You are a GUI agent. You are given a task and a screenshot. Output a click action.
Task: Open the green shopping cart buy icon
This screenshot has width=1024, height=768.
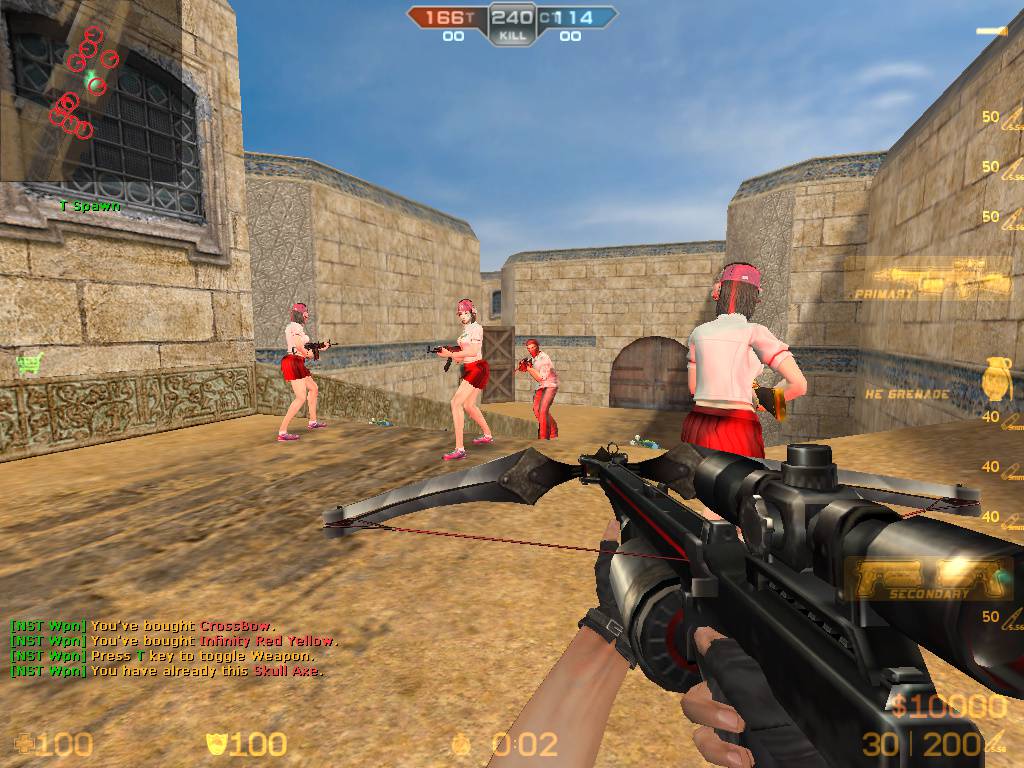31,364
